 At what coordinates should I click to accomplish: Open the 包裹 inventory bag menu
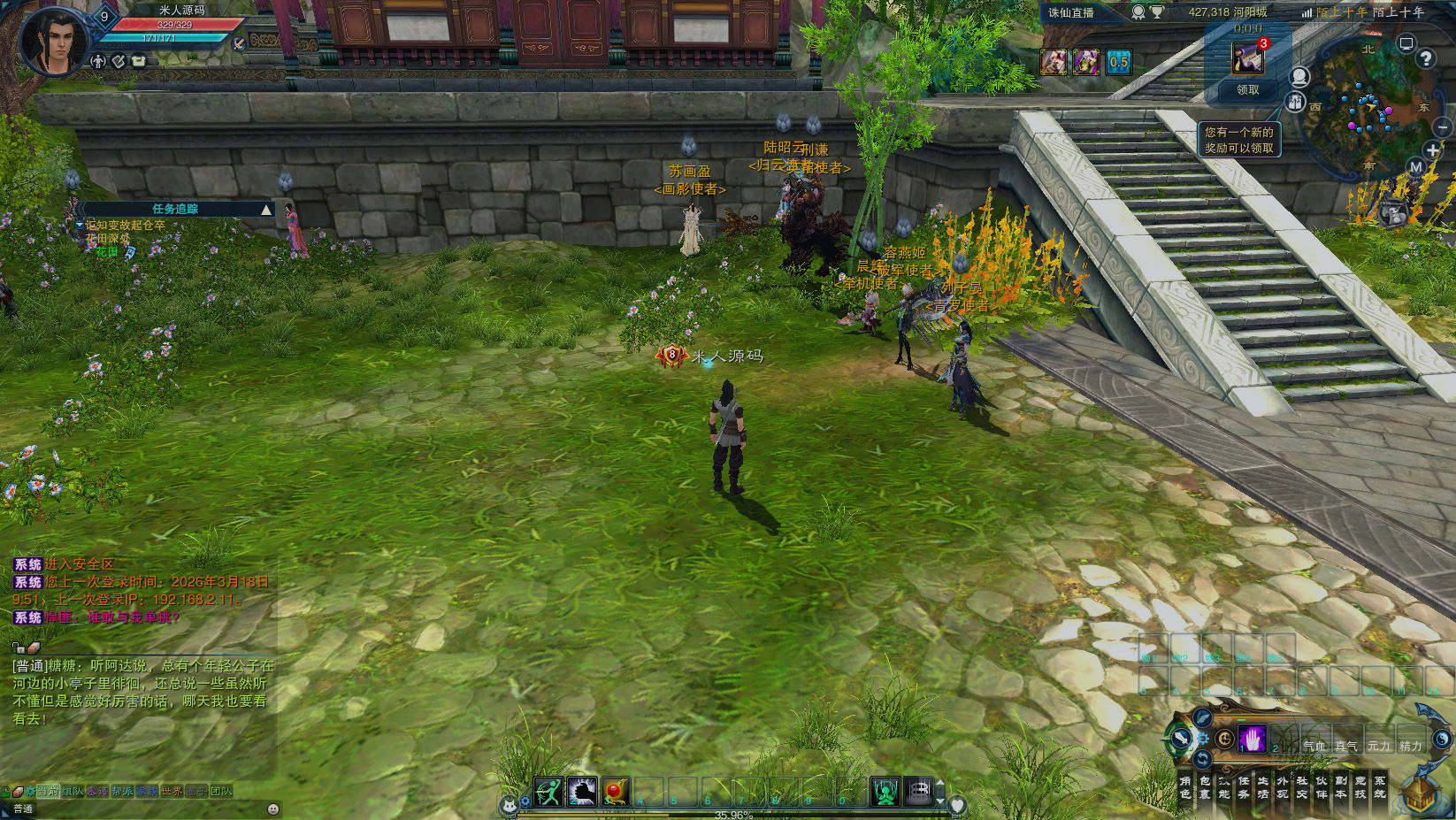pyautogui.click(x=1205, y=787)
